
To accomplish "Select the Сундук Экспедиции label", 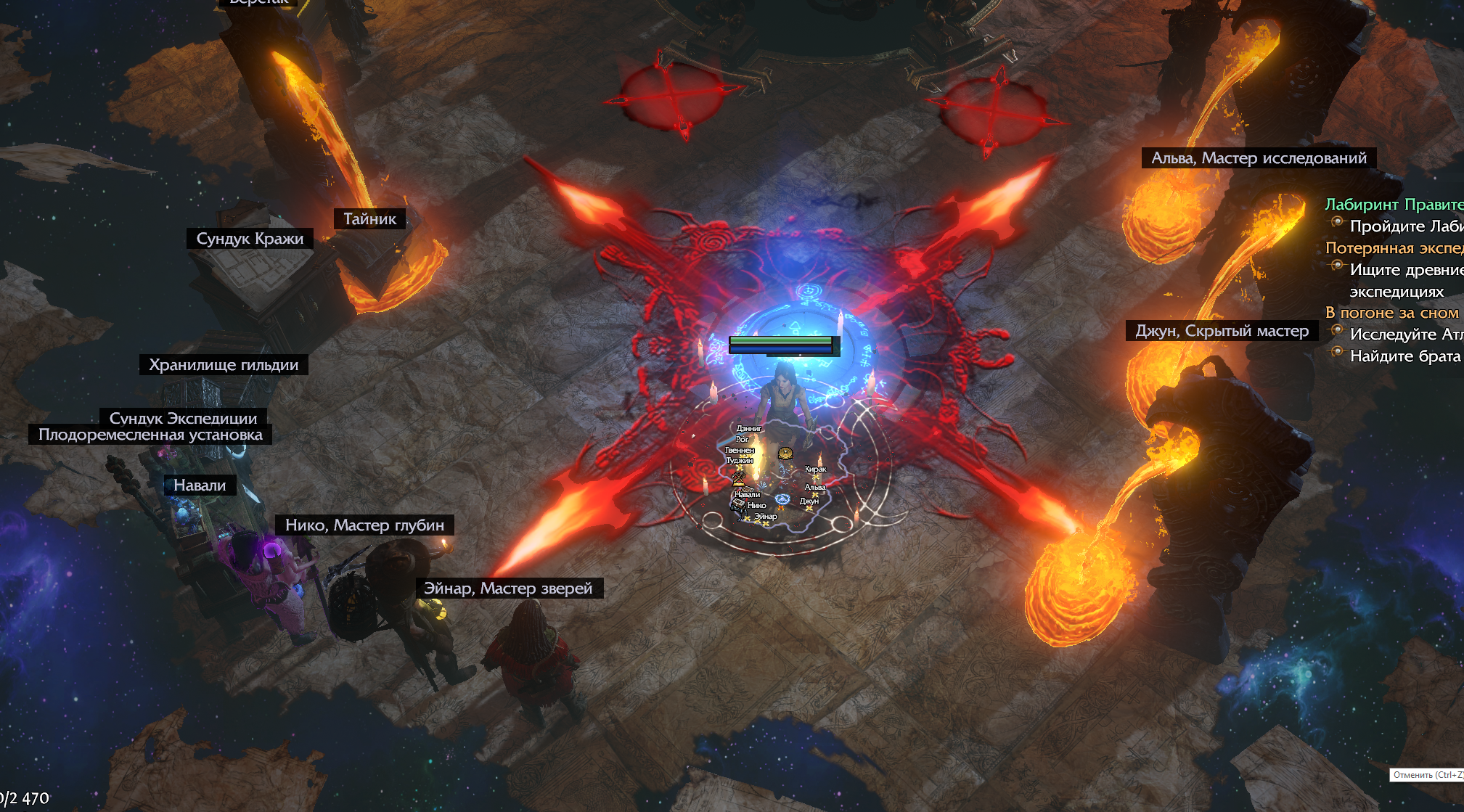I will tap(183, 417).
